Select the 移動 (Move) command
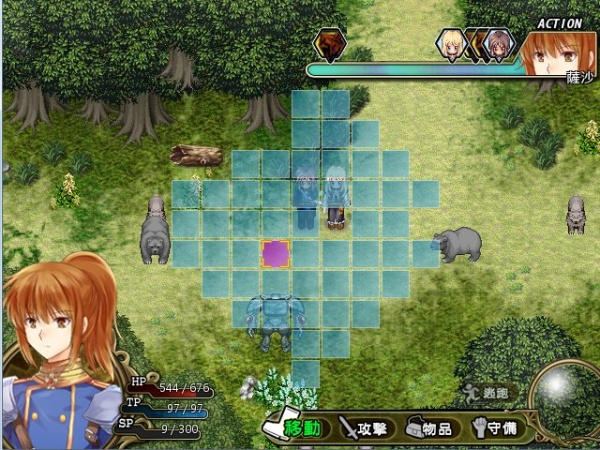Viewport: 600px width, 450px height. (x=295, y=428)
